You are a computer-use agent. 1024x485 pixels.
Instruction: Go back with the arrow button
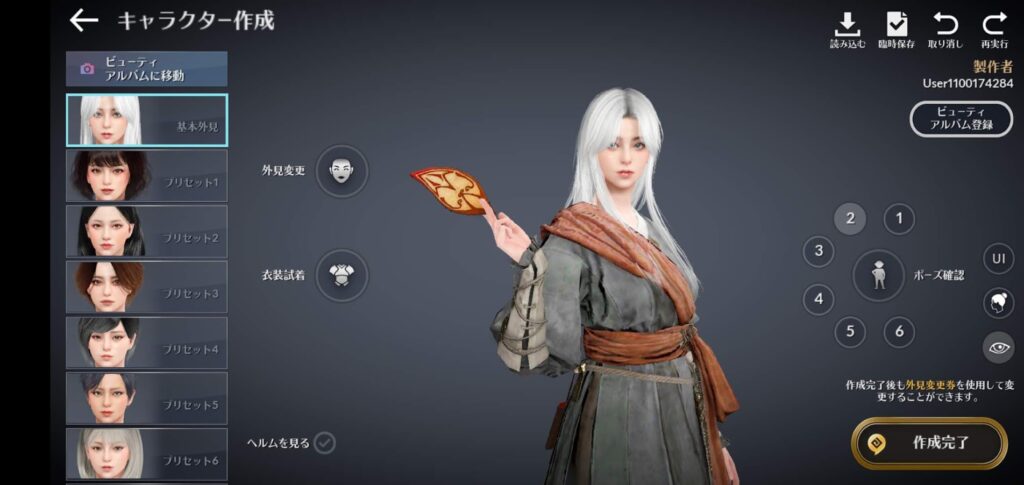[84, 20]
